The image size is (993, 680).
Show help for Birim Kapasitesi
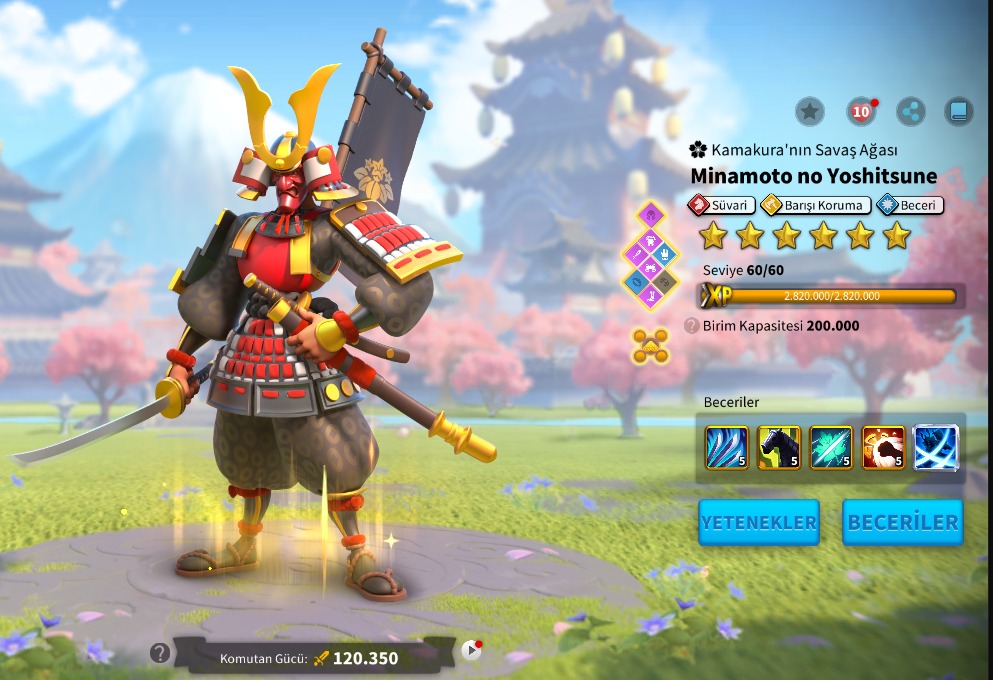coord(691,326)
